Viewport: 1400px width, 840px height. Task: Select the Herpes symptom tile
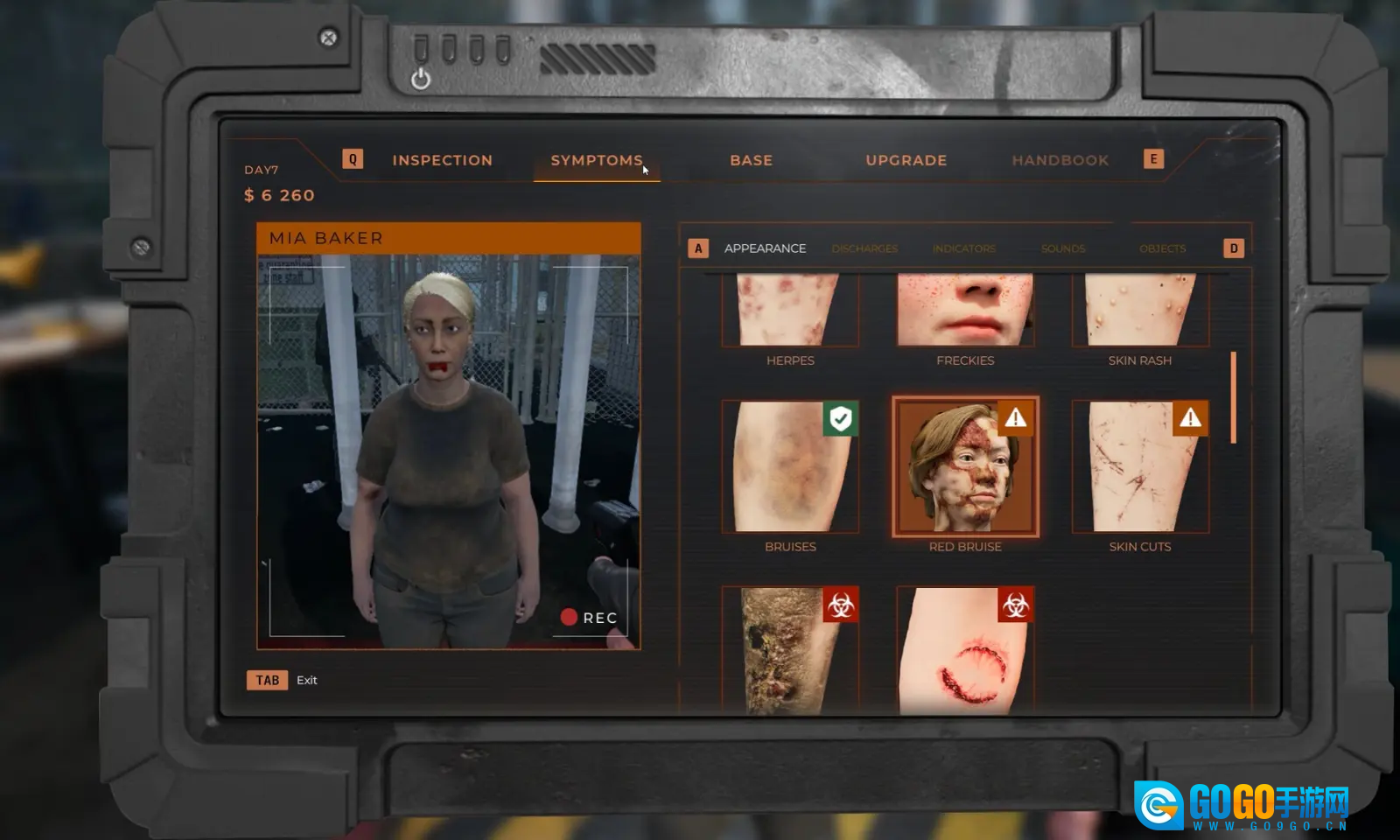789,311
